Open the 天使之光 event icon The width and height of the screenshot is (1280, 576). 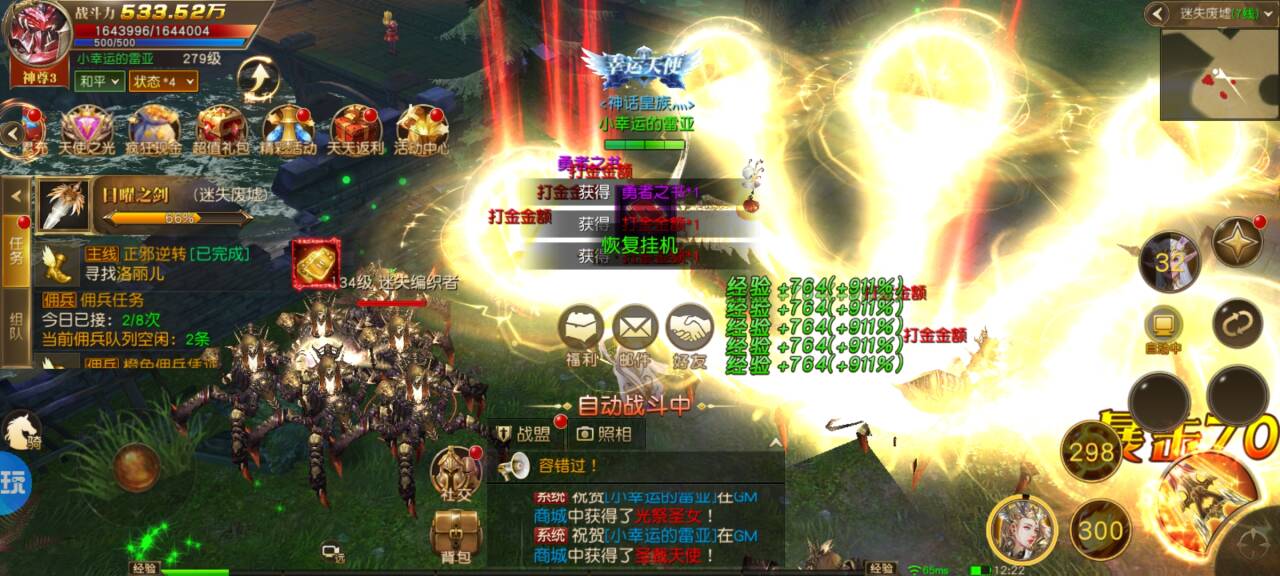click(86, 128)
